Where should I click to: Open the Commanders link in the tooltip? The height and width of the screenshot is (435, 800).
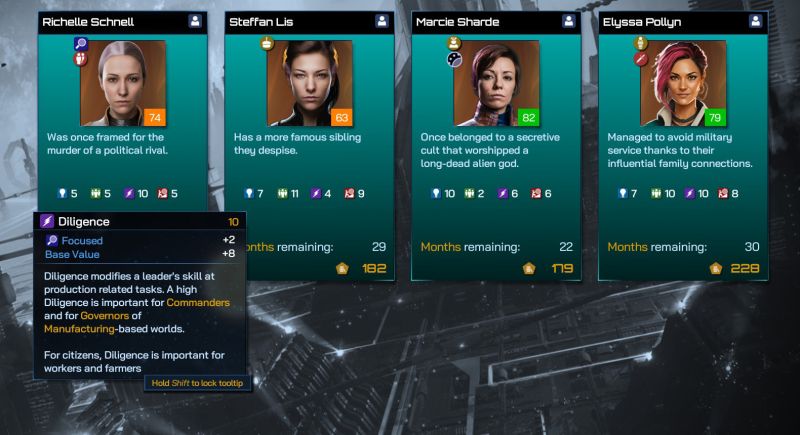tap(198, 302)
